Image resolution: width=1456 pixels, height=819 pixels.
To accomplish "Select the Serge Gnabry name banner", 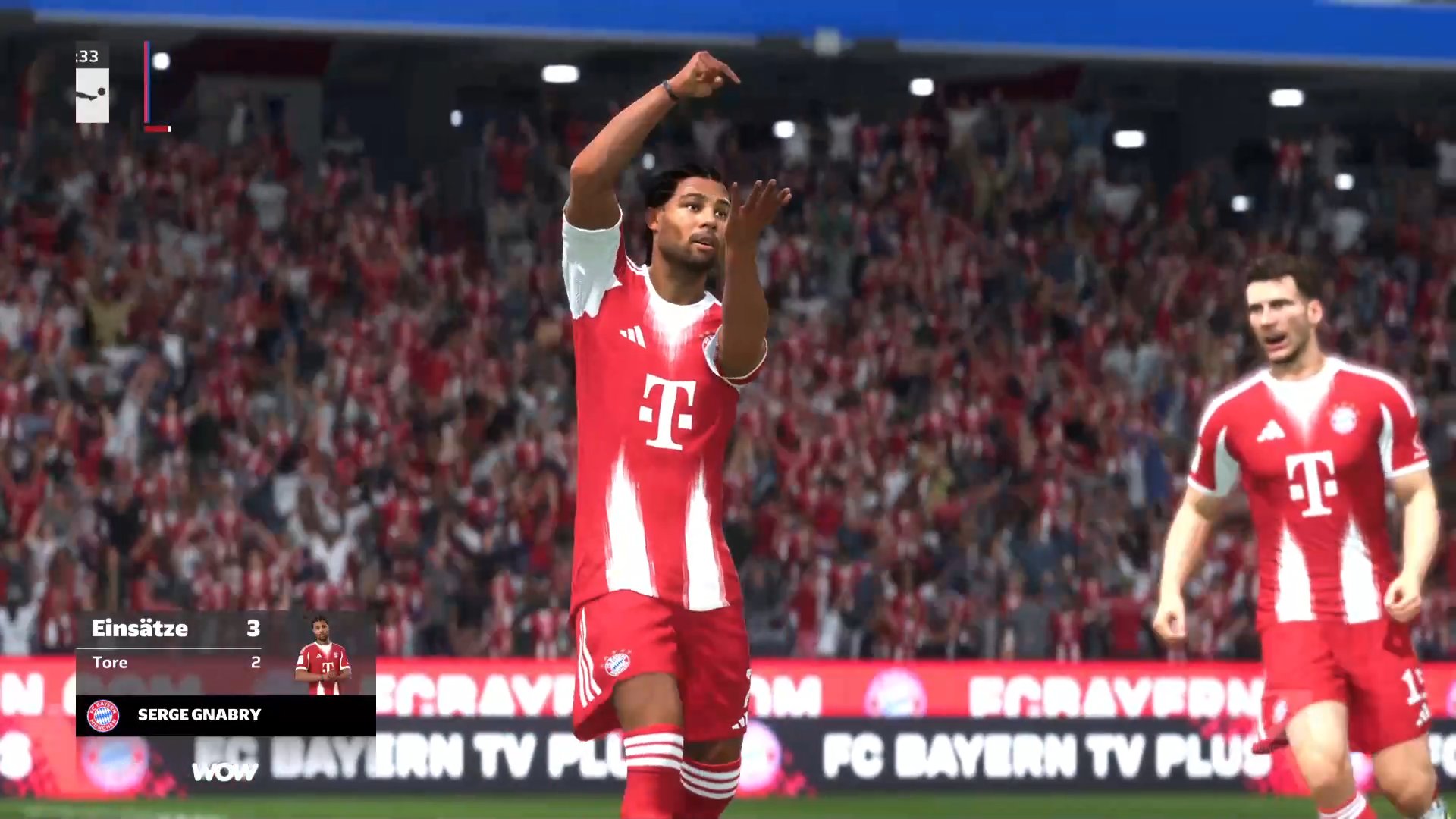I will pos(226,715).
